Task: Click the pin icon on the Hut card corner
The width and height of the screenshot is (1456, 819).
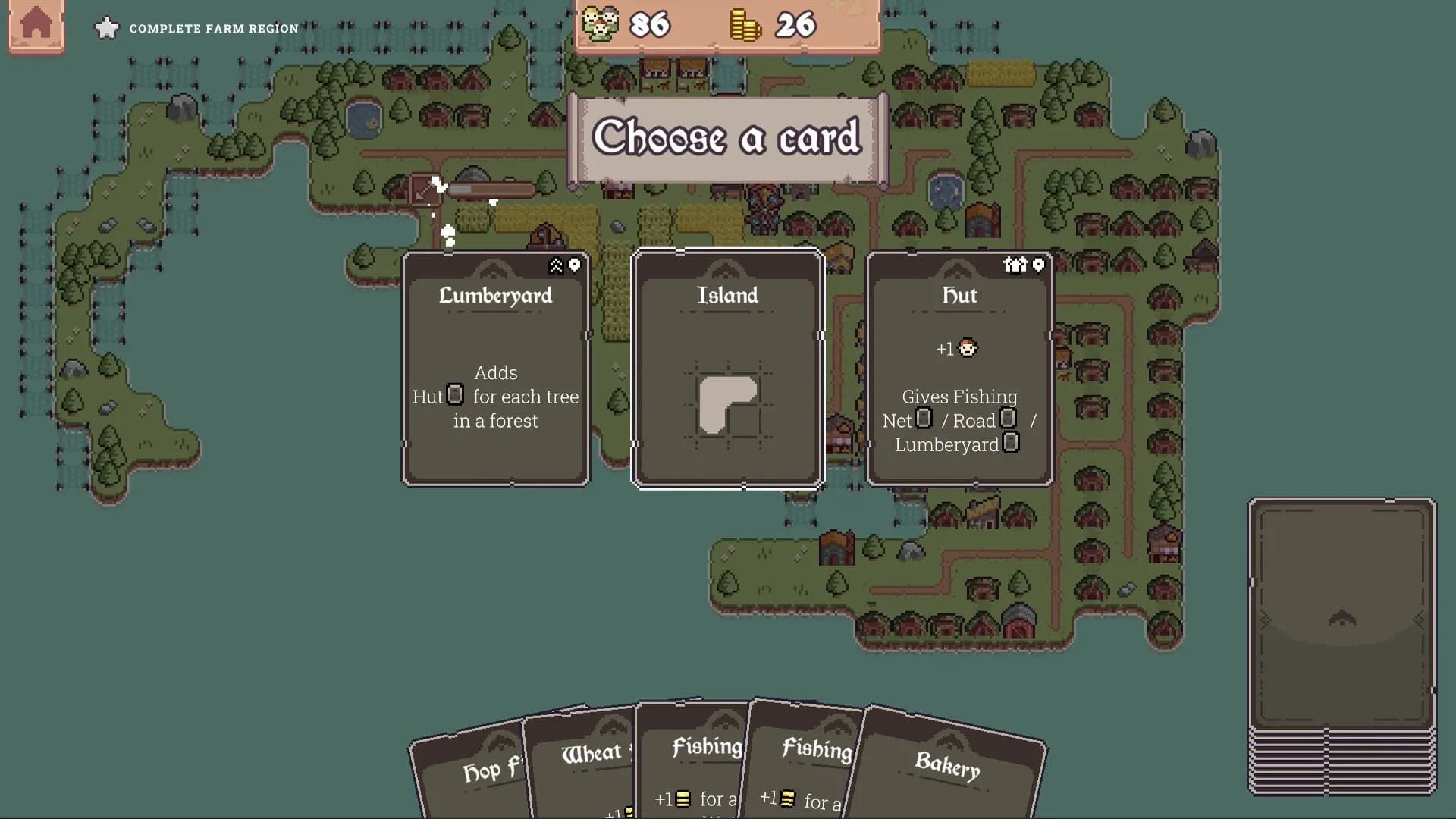Action: (1037, 265)
